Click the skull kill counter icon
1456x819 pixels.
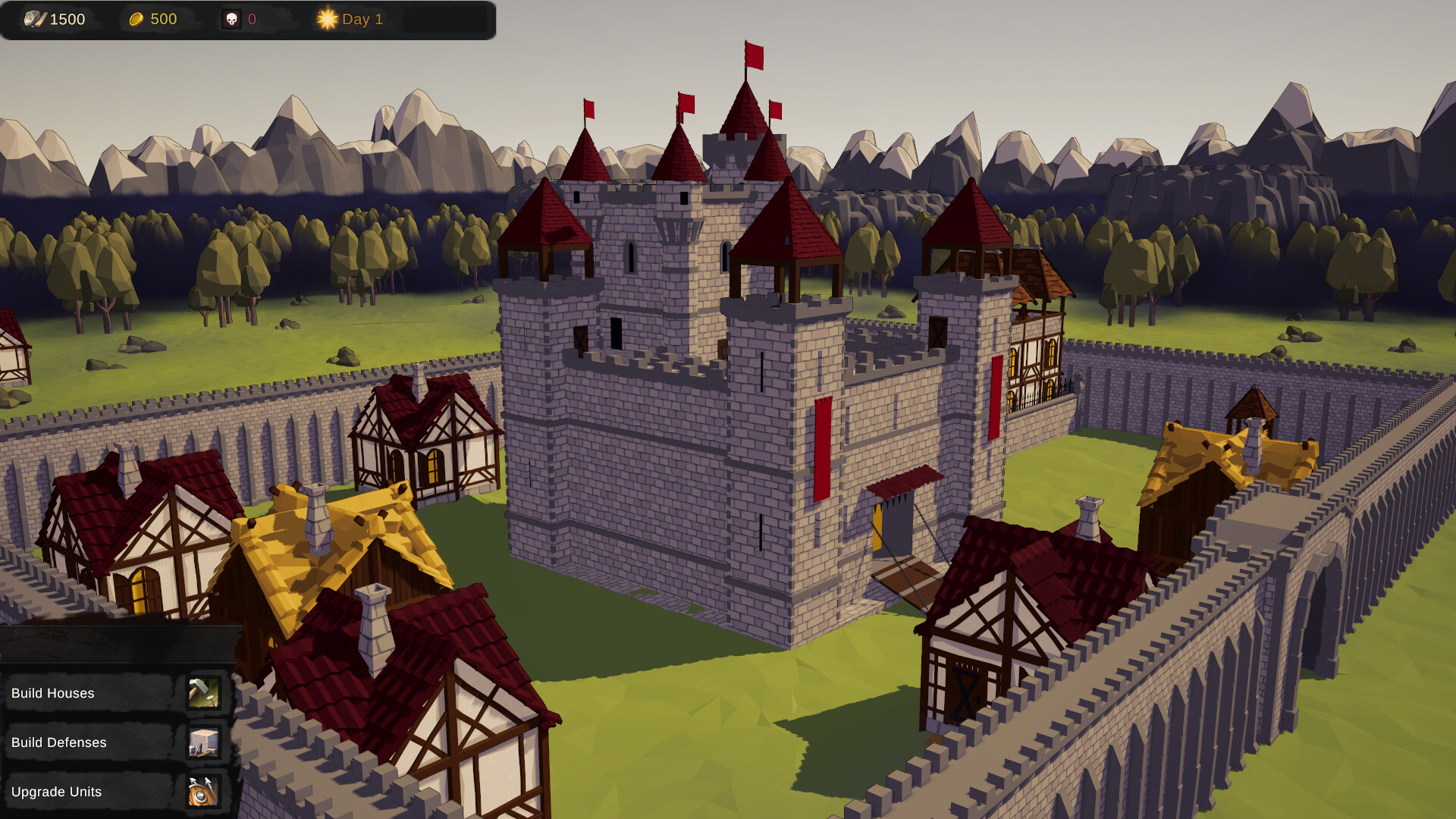[231, 19]
